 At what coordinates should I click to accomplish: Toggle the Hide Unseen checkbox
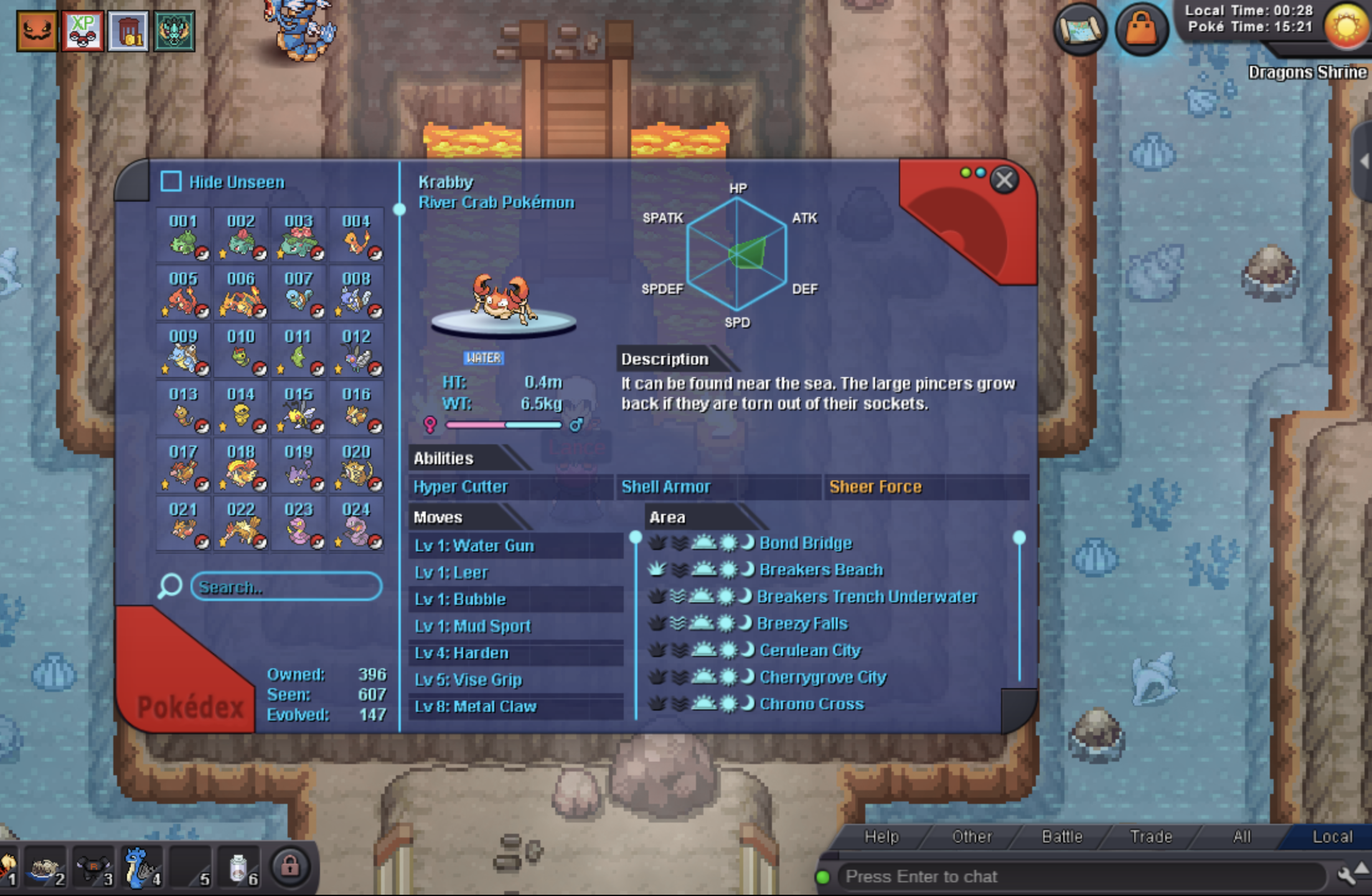pyautogui.click(x=171, y=182)
